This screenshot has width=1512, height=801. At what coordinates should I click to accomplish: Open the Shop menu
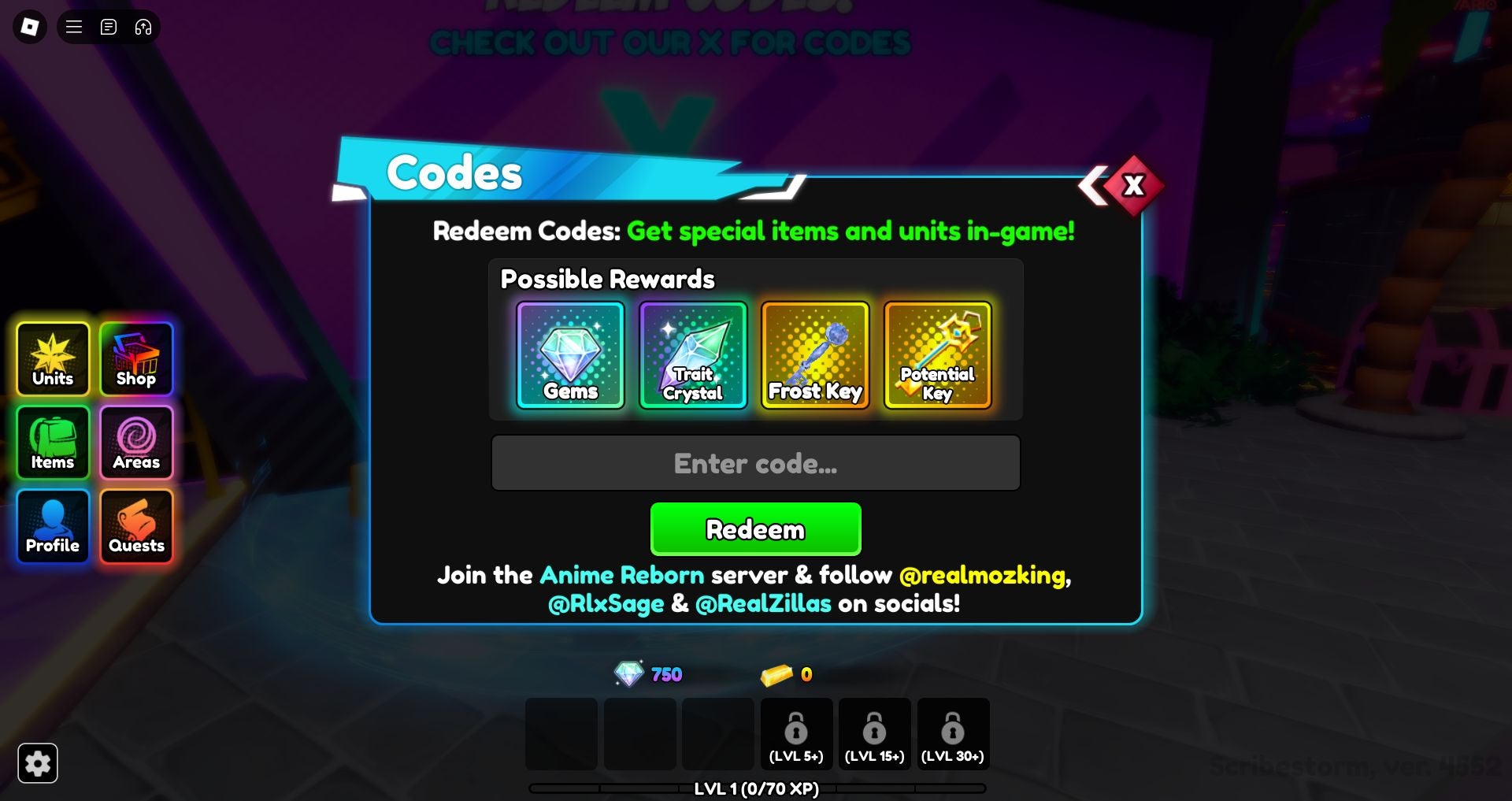click(x=135, y=360)
